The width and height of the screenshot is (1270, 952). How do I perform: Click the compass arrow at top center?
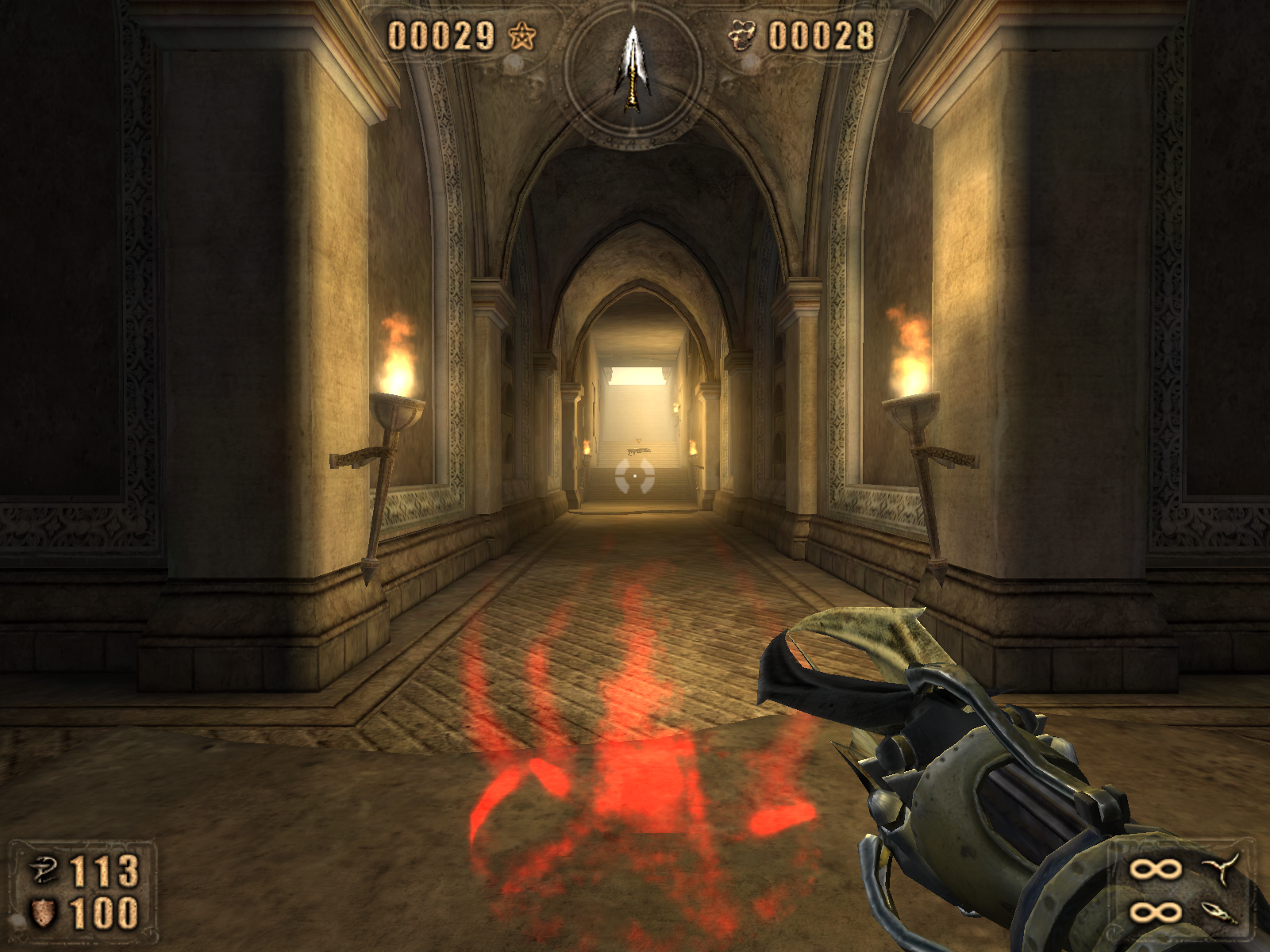(x=633, y=67)
